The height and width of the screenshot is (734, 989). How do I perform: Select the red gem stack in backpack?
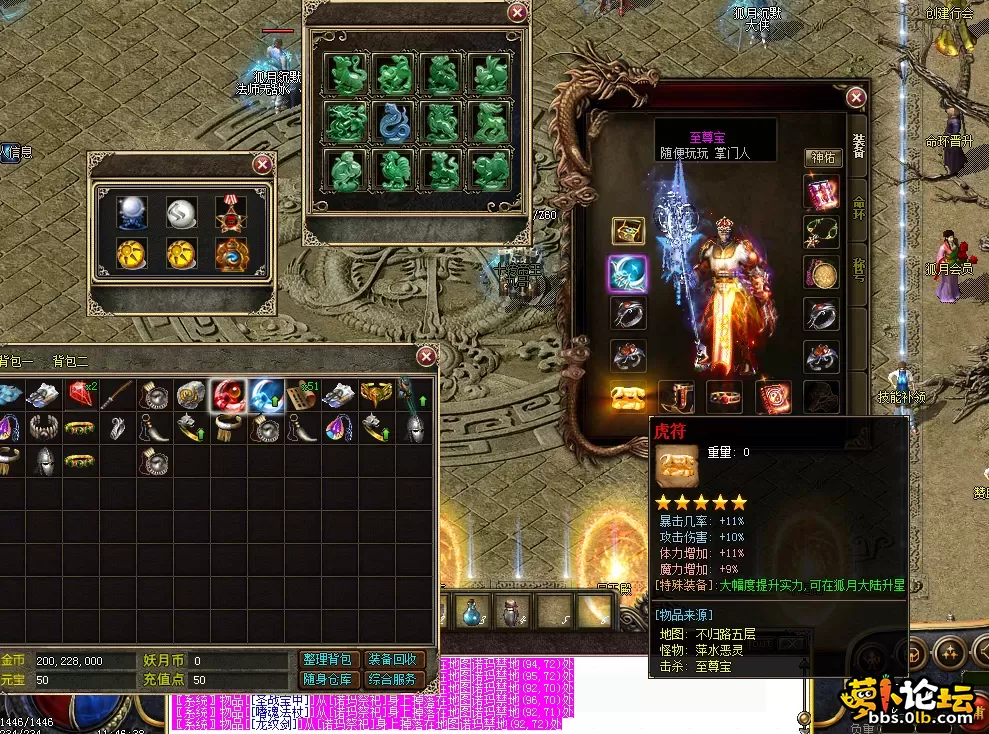click(82, 395)
